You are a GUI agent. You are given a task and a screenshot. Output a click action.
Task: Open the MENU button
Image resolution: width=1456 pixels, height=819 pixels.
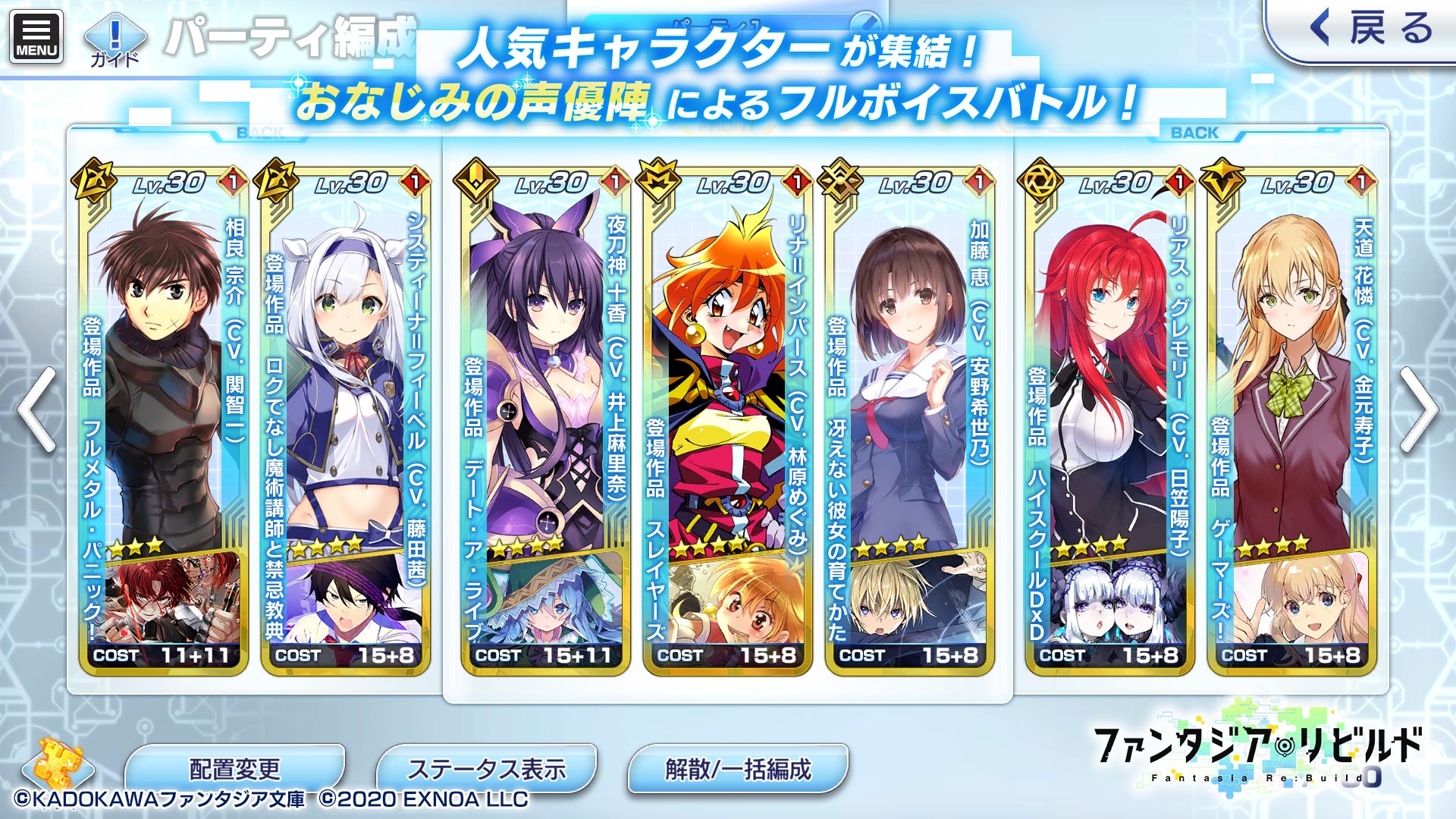click(36, 36)
